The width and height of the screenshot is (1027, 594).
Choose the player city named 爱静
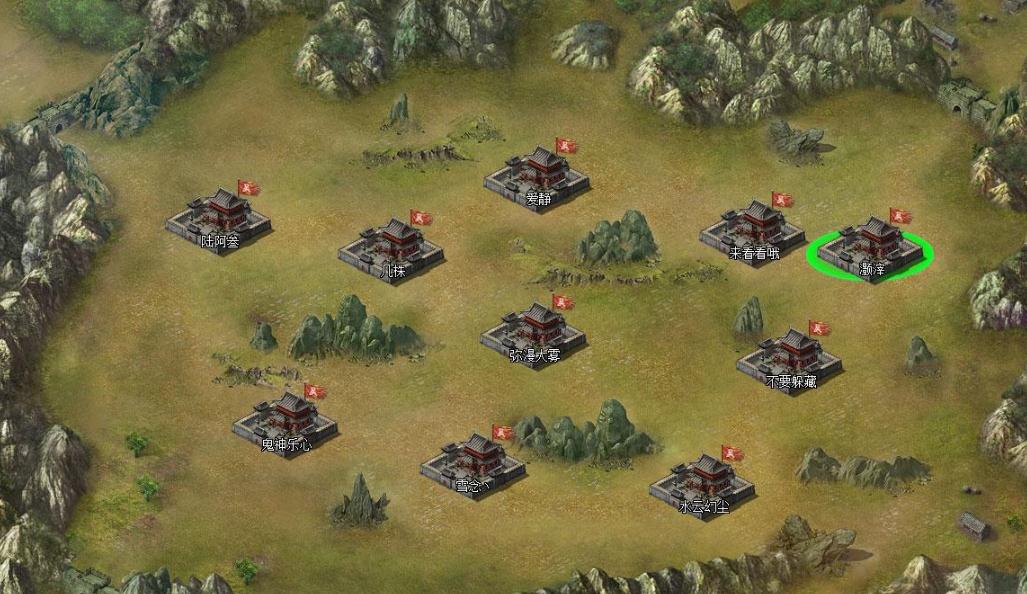537,177
